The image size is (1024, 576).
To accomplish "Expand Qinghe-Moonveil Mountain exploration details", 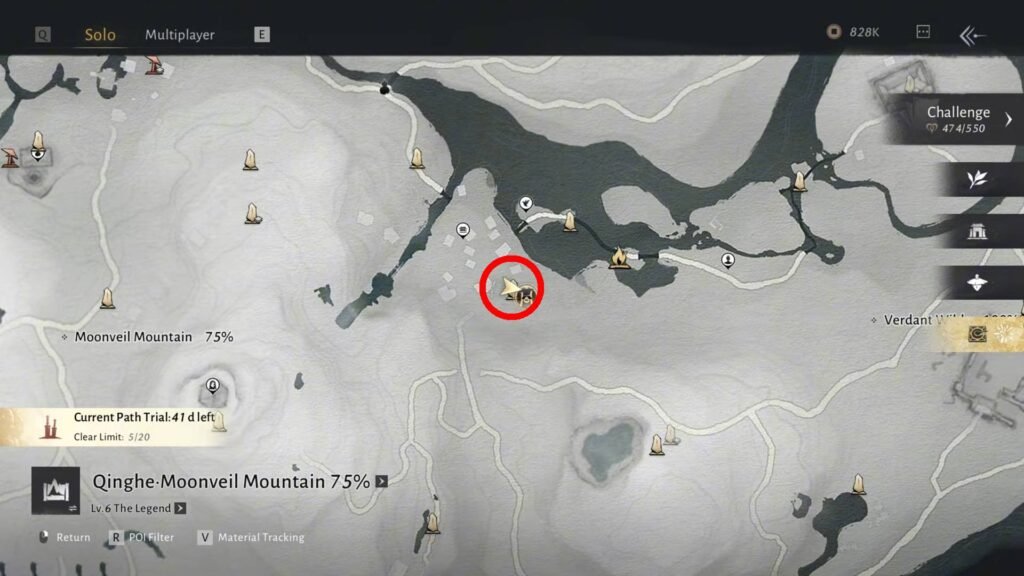I will [381, 482].
